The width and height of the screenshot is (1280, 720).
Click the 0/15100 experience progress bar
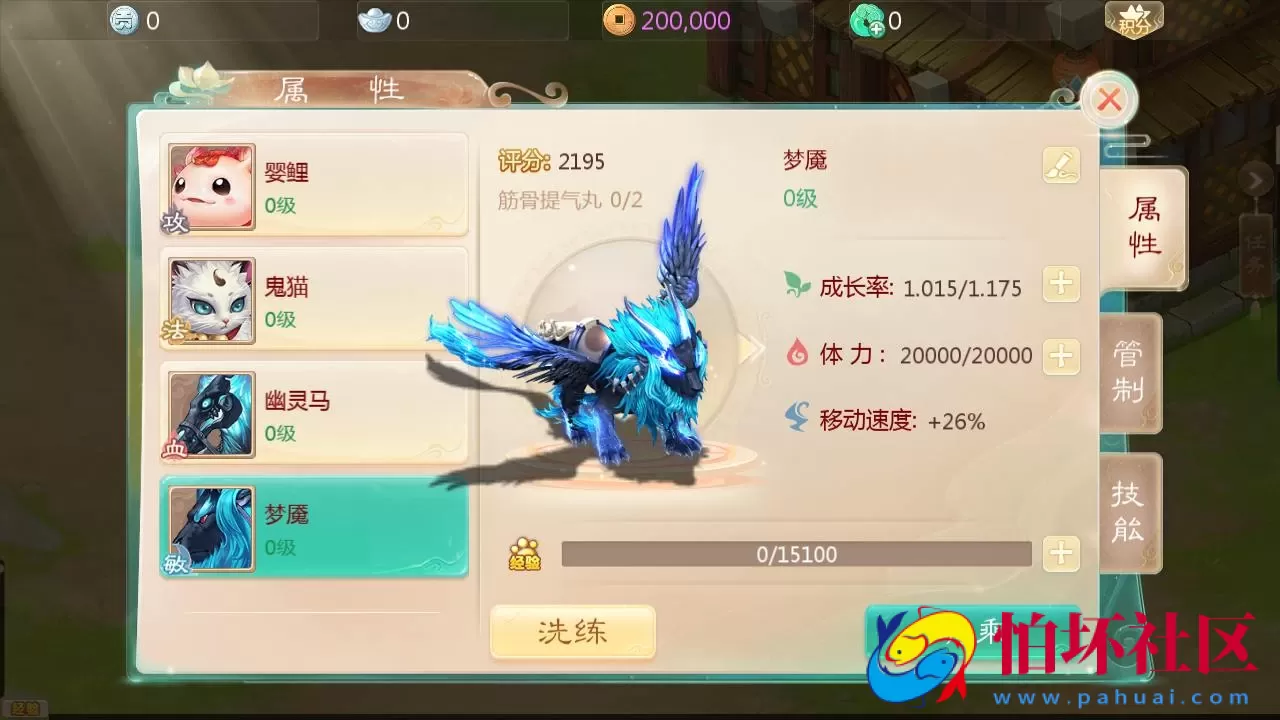coord(795,554)
